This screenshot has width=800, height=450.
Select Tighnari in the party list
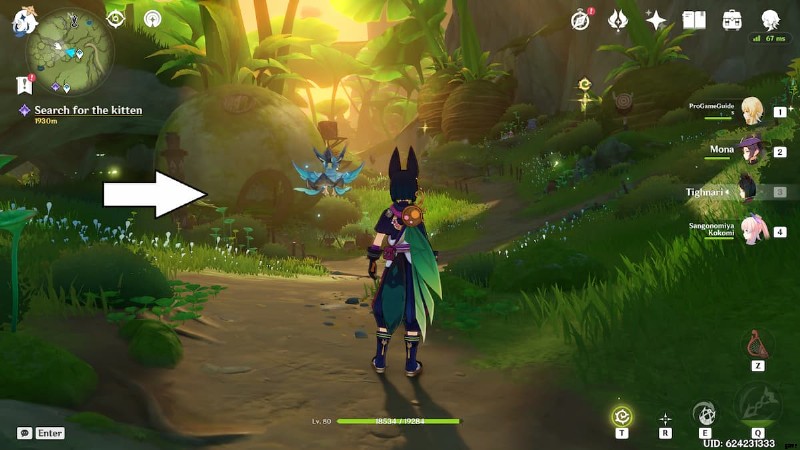[x=750, y=191]
